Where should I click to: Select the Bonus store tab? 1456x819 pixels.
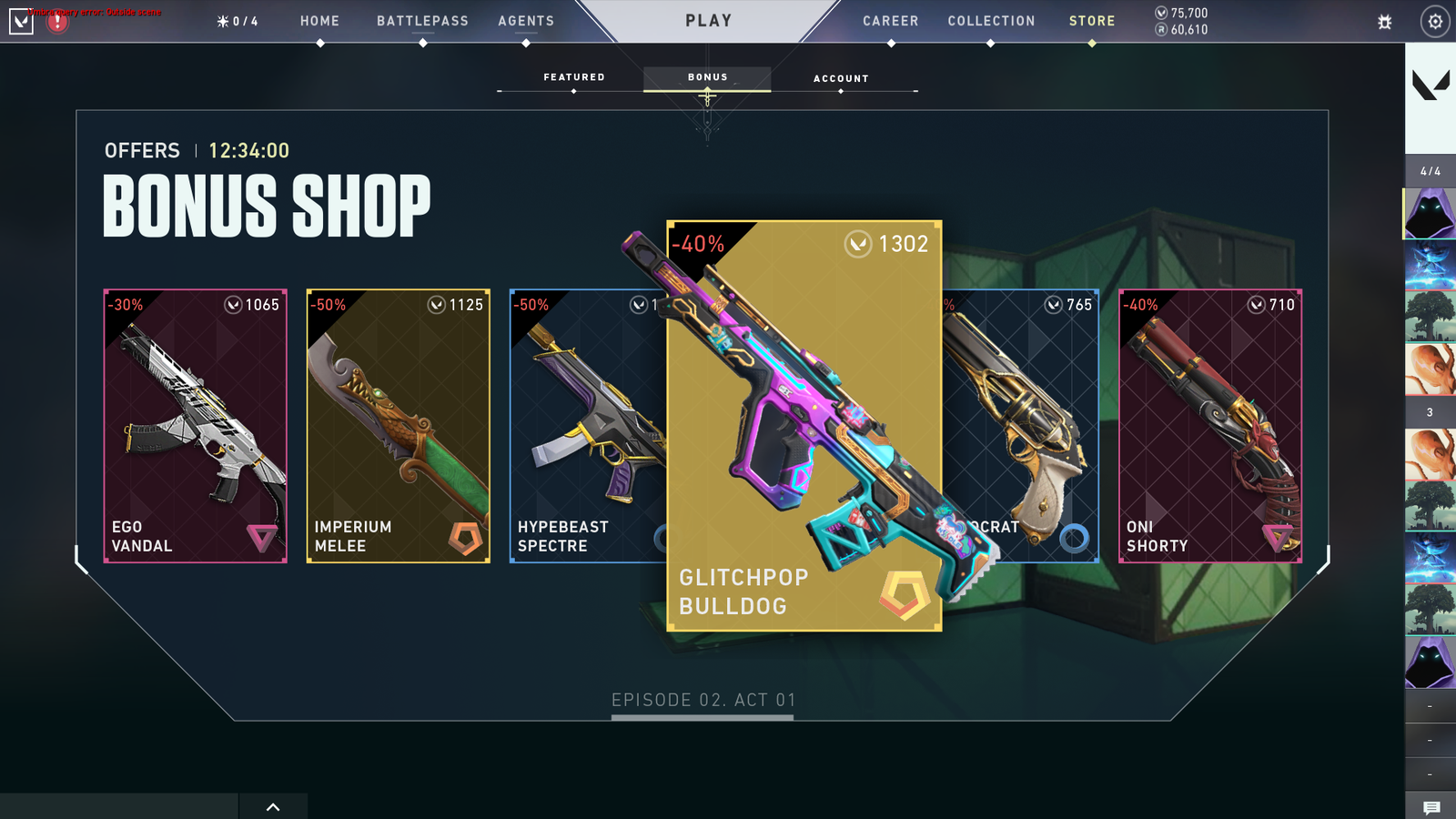[x=707, y=77]
